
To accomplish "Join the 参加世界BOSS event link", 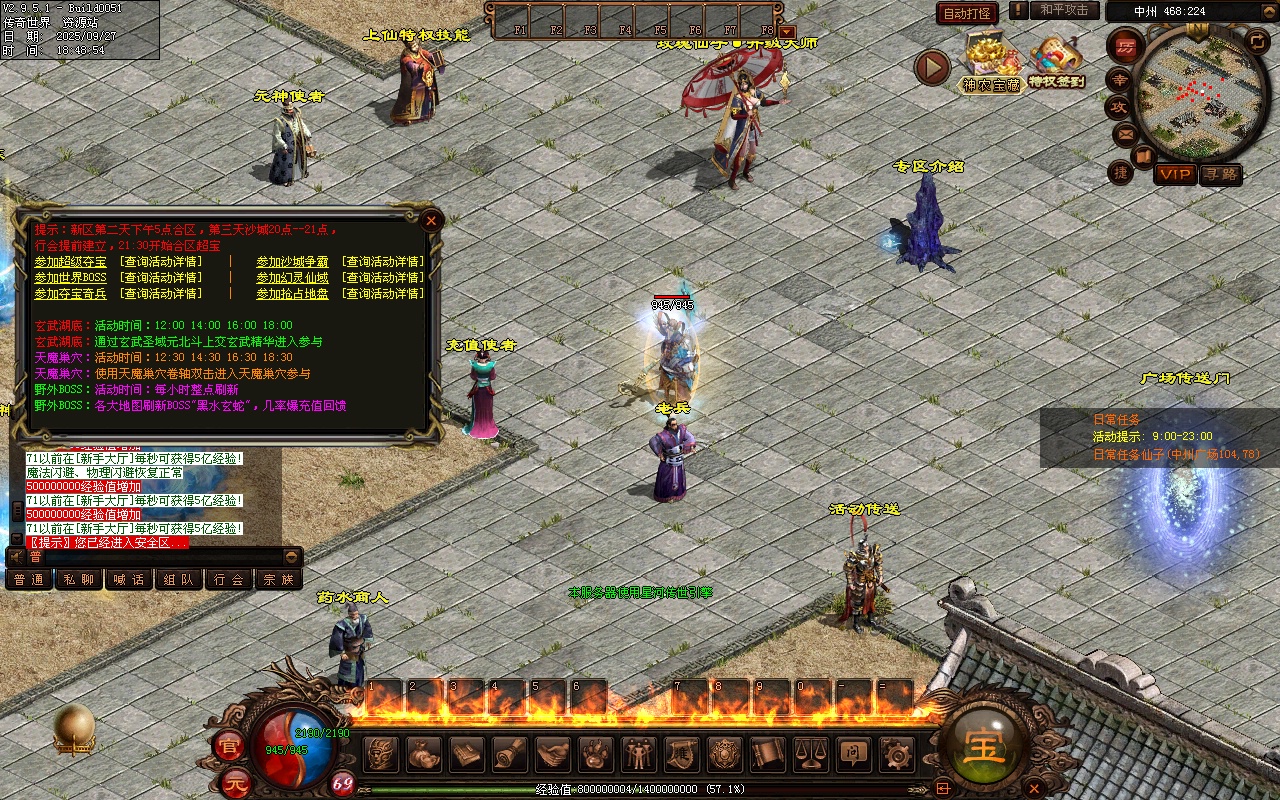I will pos(70,278).
